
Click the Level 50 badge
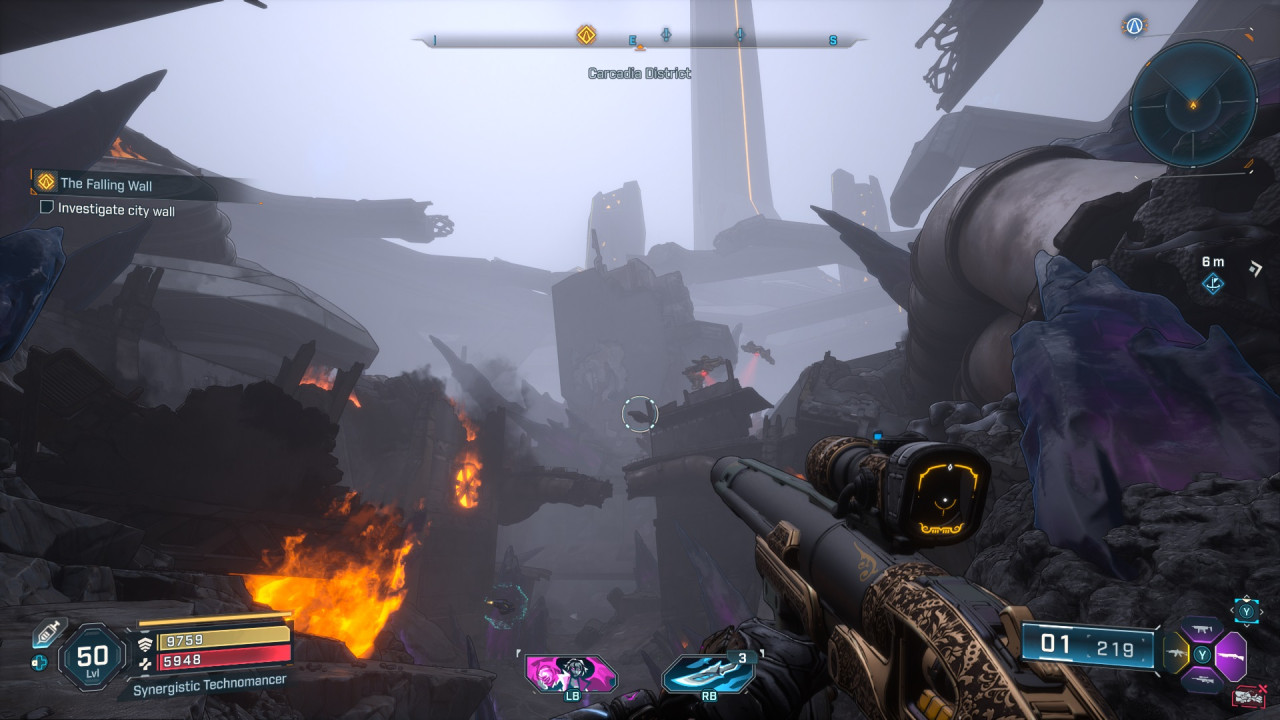(x=93, y=657)
